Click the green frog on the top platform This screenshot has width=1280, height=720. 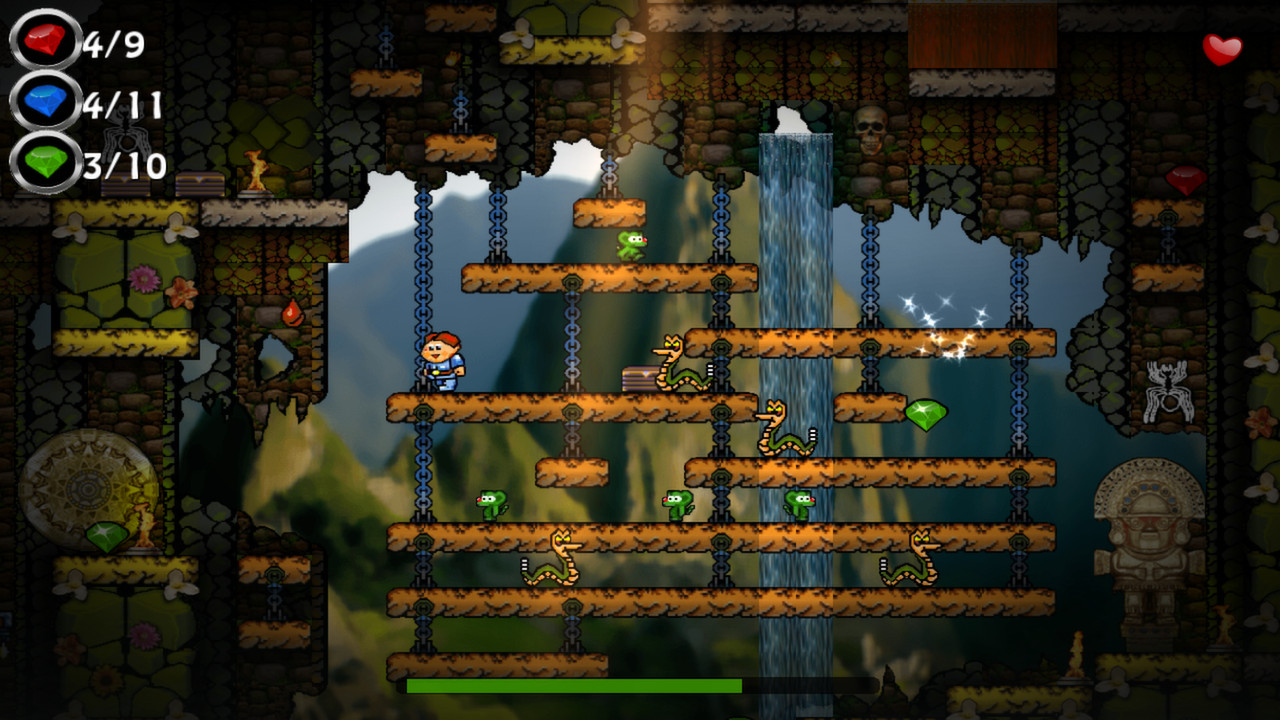[x=632, y=246]
